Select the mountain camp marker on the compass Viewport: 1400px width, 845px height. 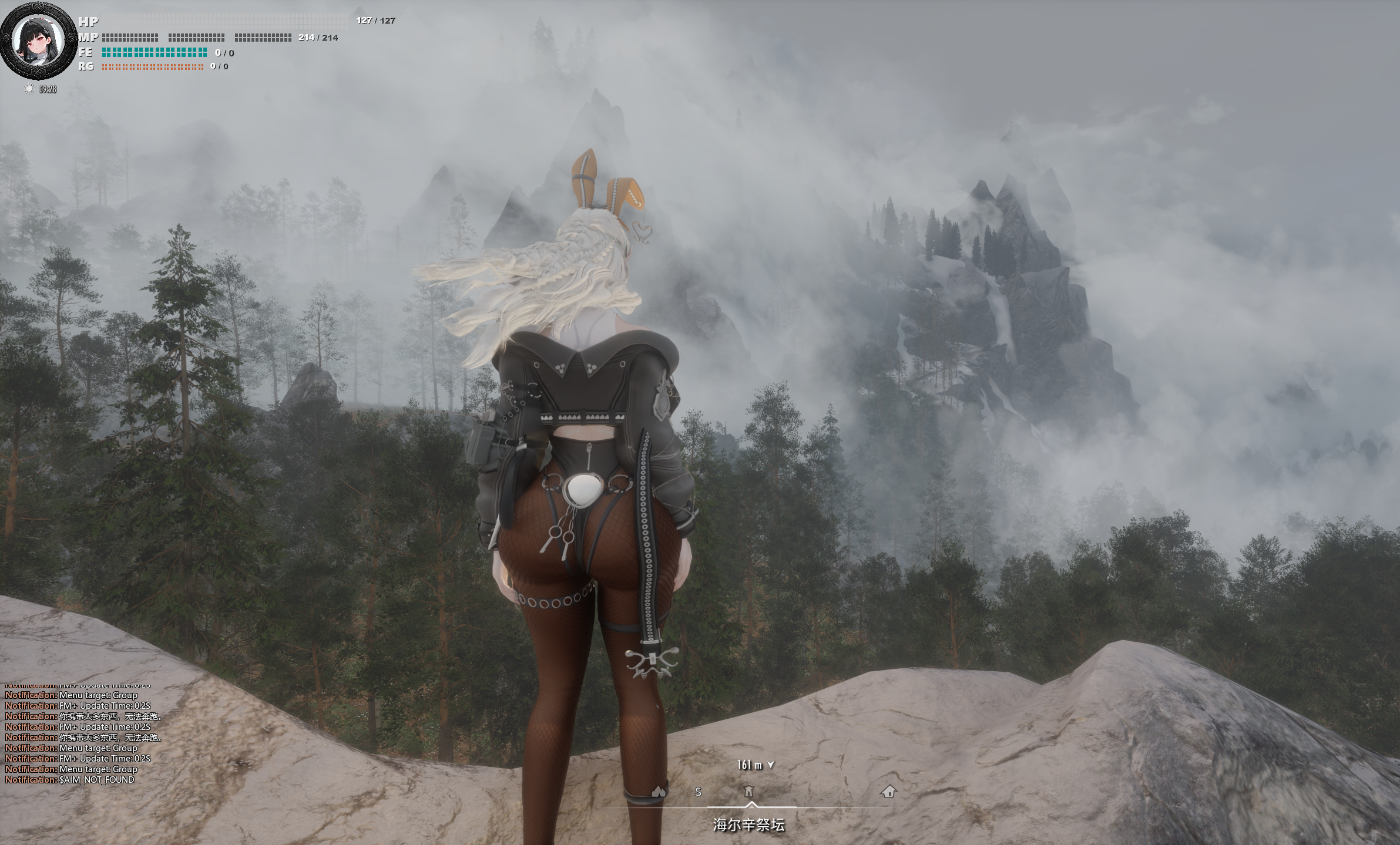coord(659,792)
